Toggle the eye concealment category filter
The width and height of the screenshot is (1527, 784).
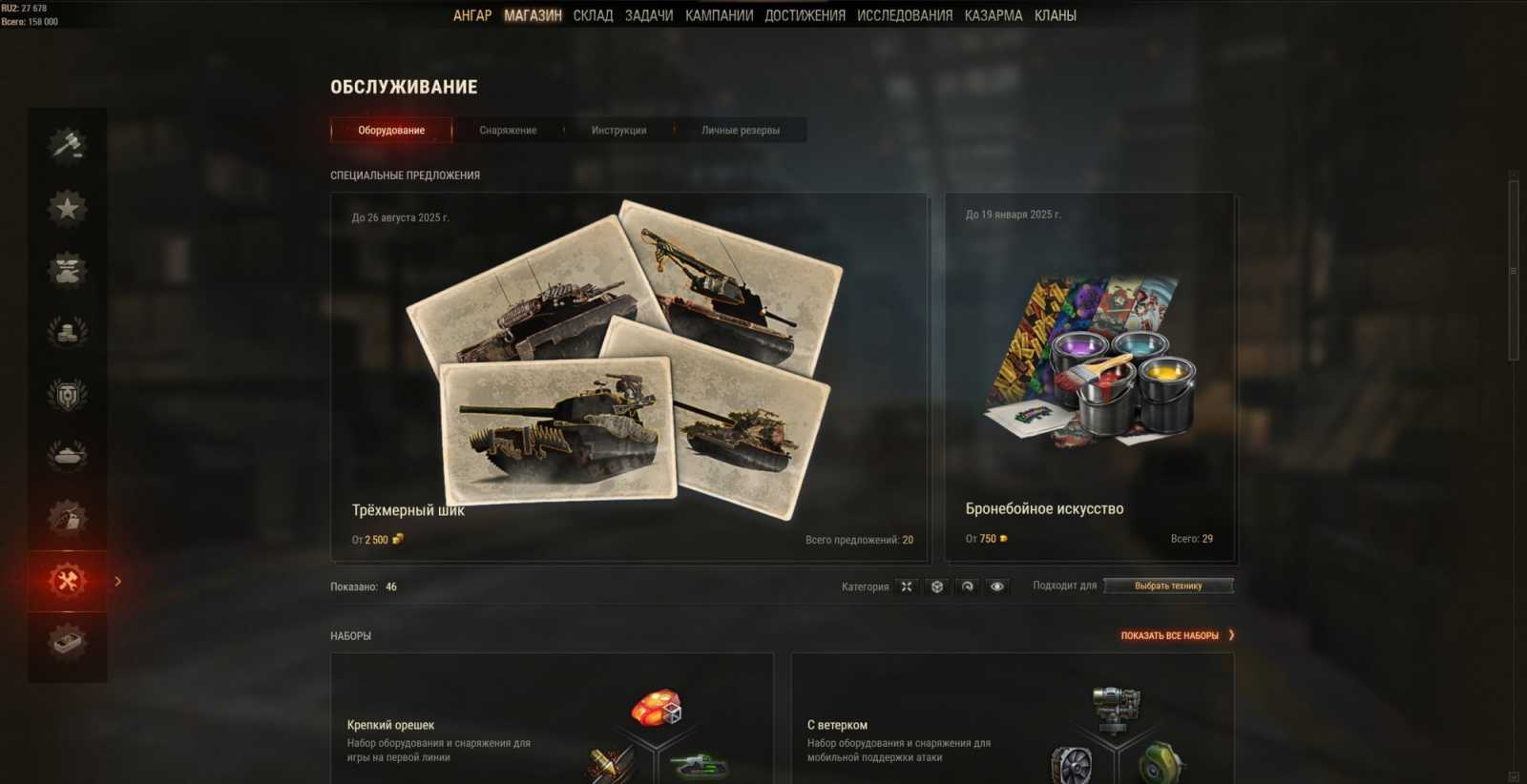pos(996,586)
